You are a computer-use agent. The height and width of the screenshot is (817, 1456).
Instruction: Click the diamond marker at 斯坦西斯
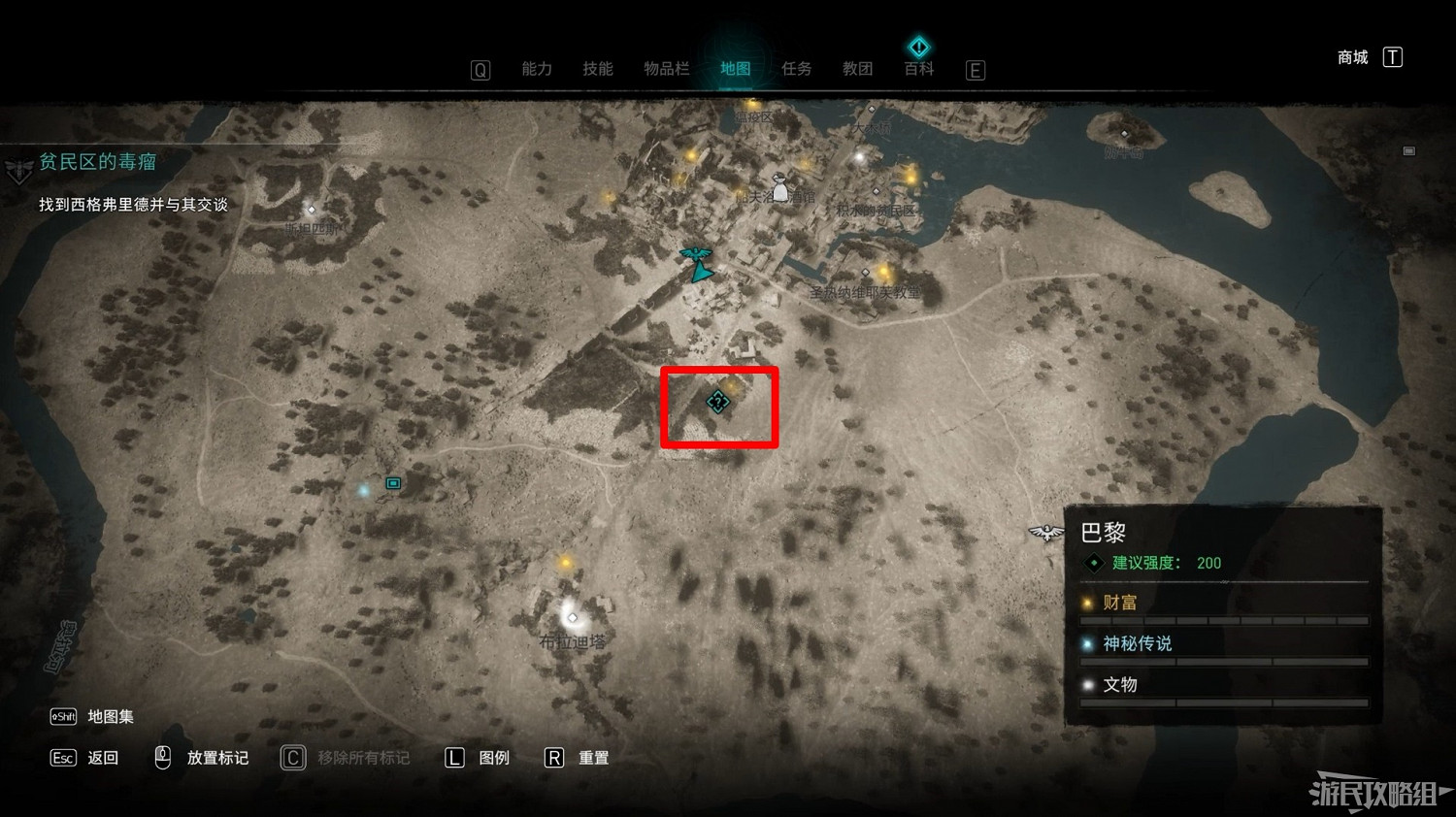311,210
